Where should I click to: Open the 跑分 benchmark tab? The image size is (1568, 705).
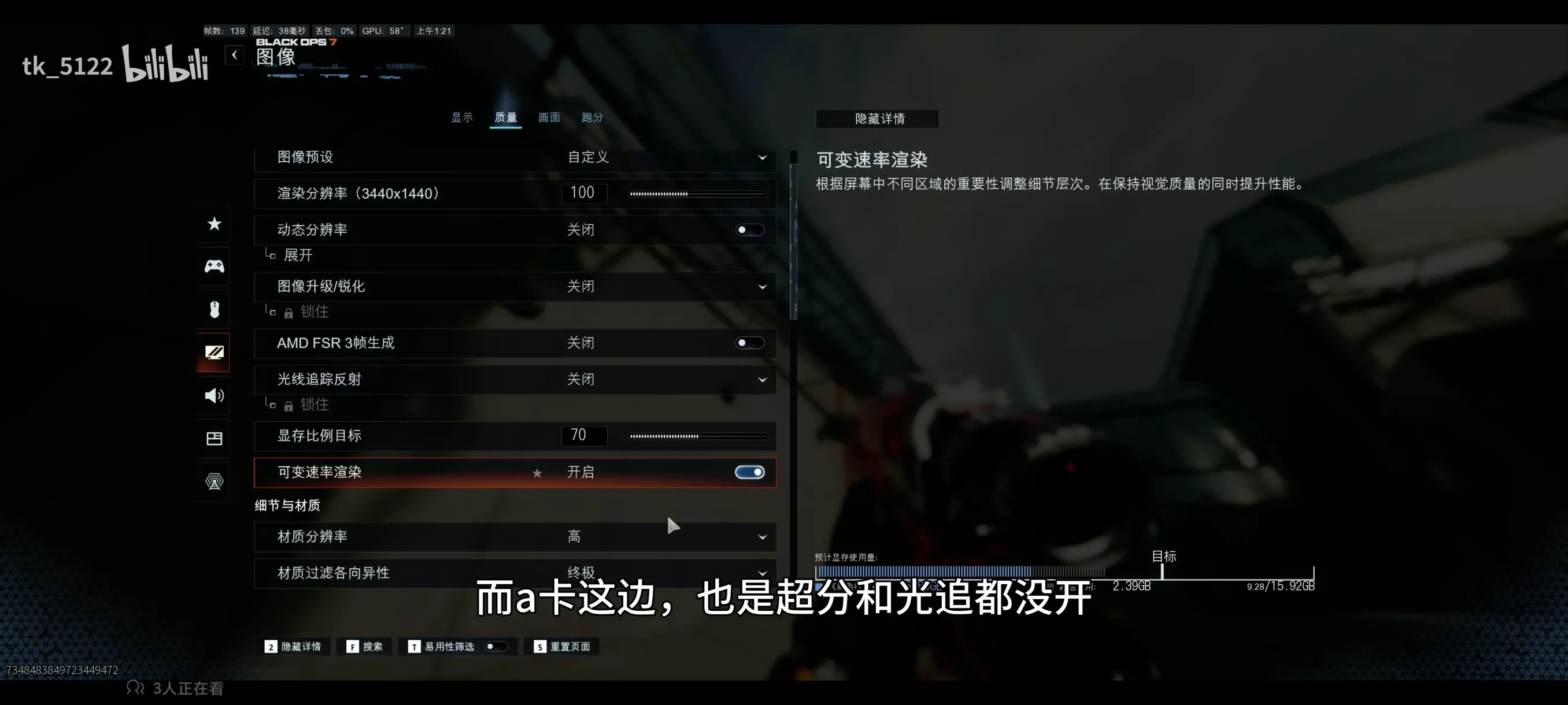591,117
